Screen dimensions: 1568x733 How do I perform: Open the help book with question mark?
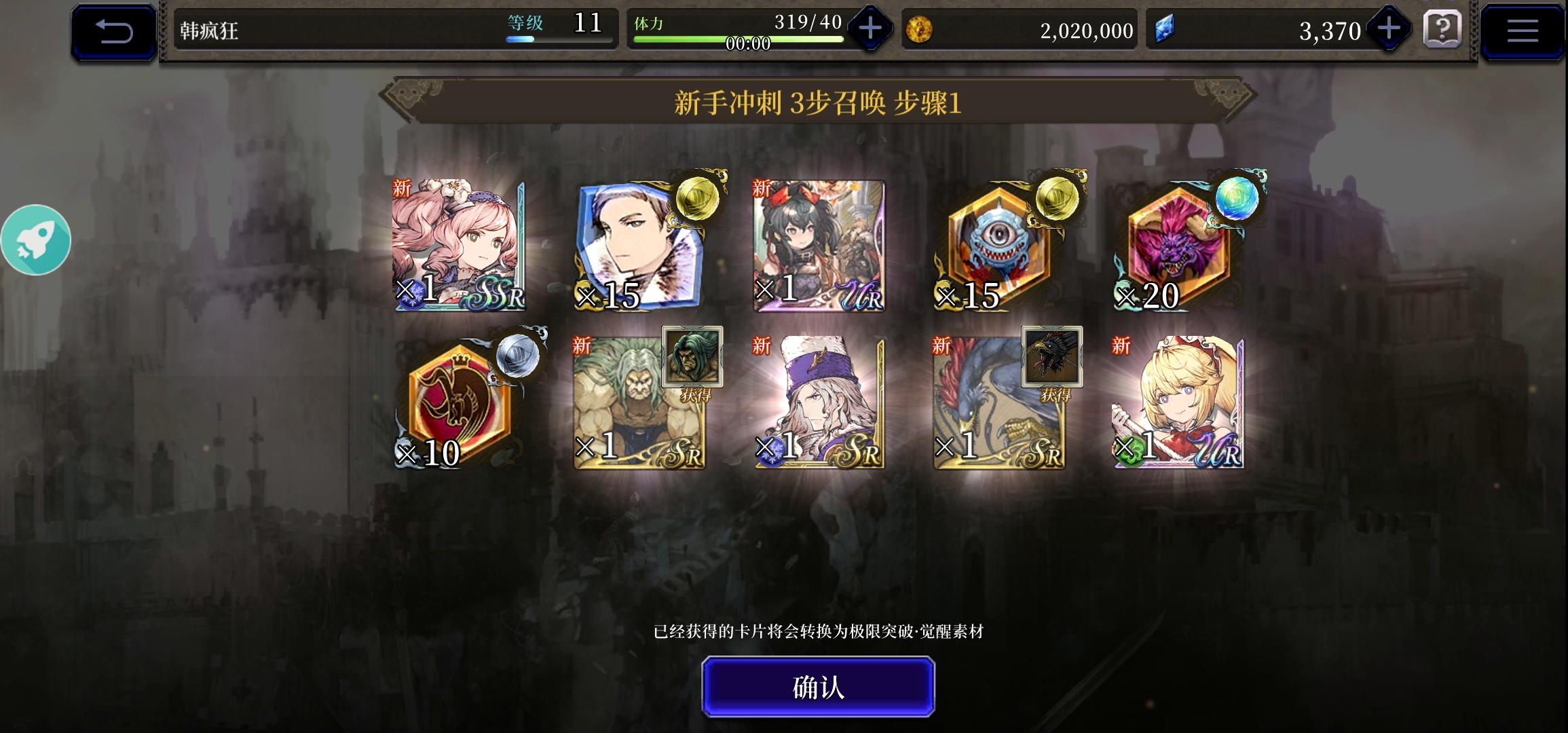coord(1444,30)
